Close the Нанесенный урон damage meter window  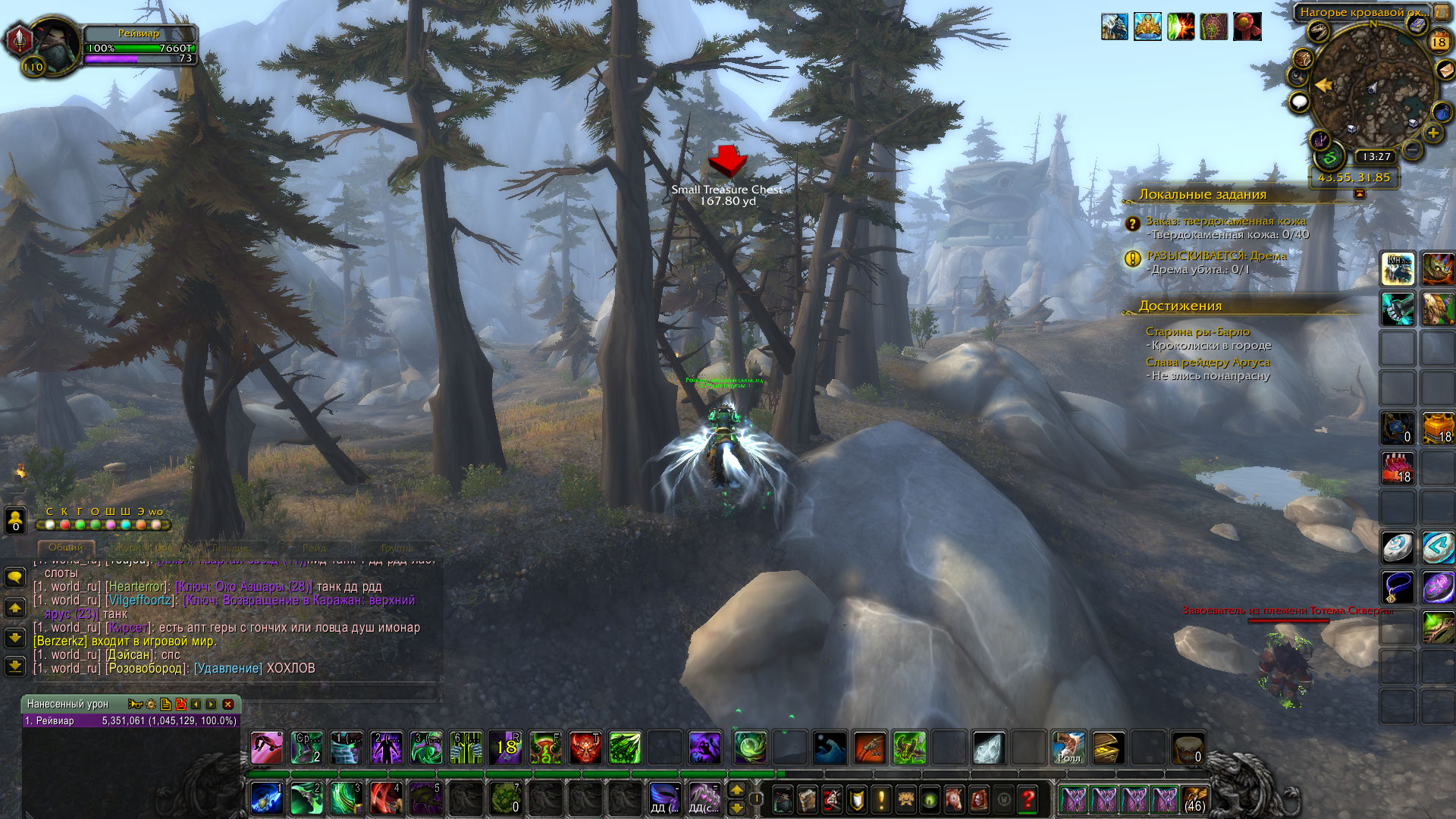tap(227, 704)
